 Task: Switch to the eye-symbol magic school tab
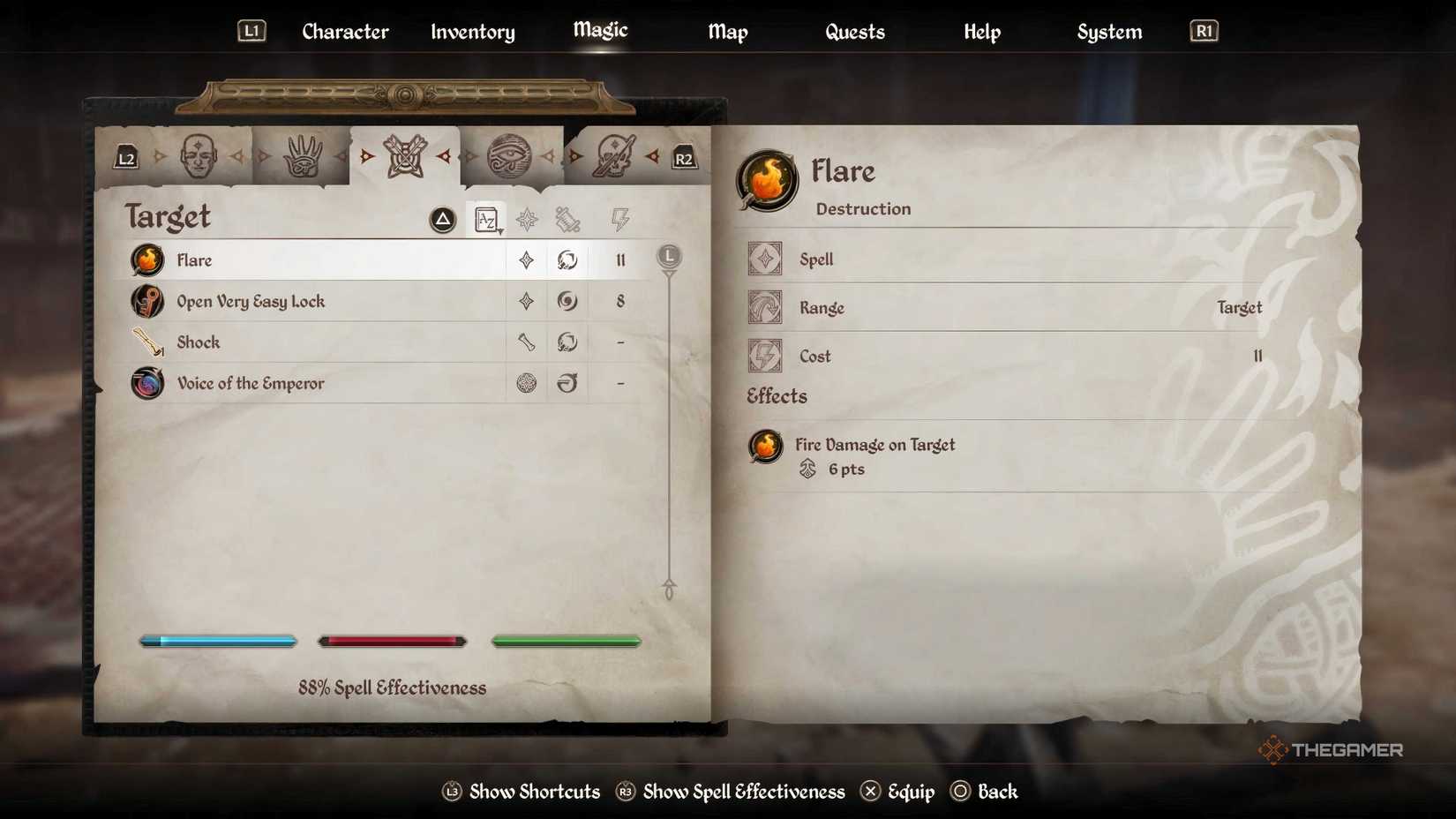pyautogui.click(x=510, y=156)
